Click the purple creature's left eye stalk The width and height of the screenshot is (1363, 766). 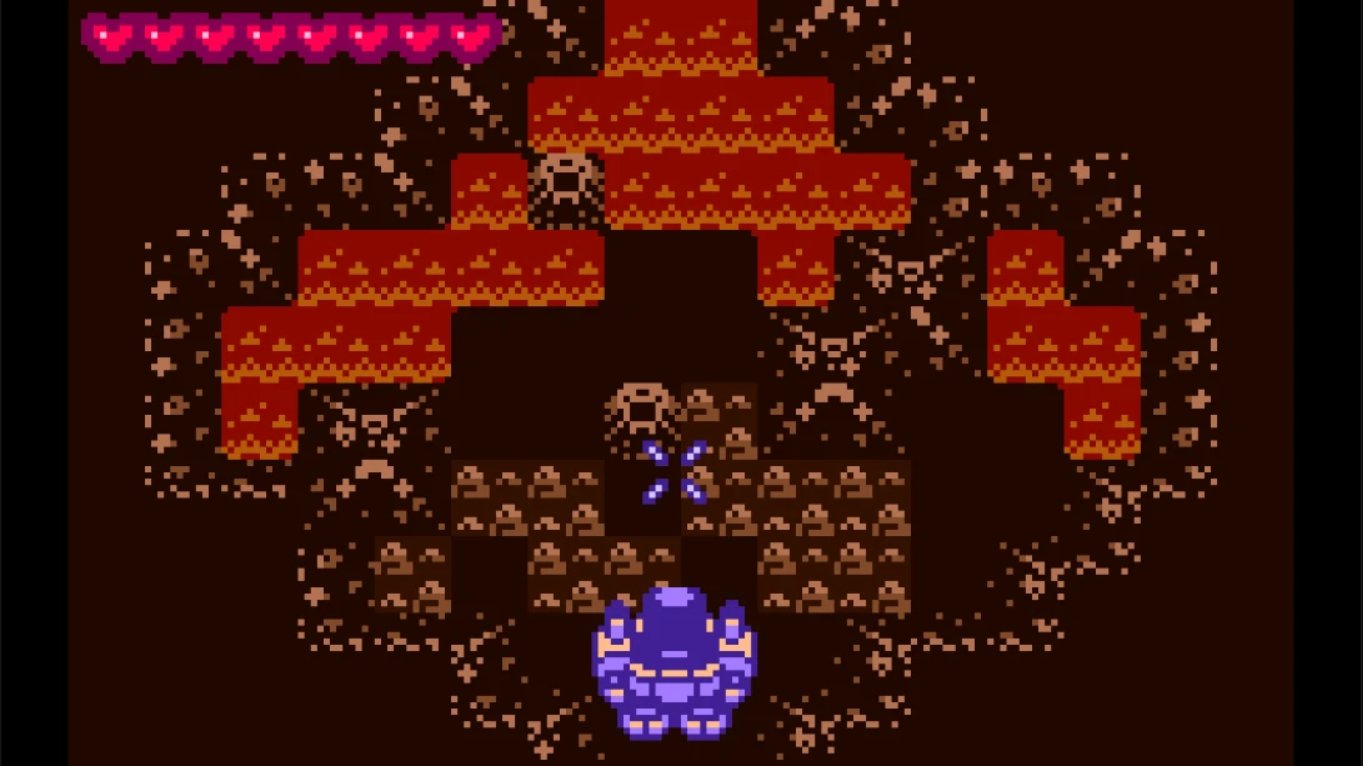[613, 628]
